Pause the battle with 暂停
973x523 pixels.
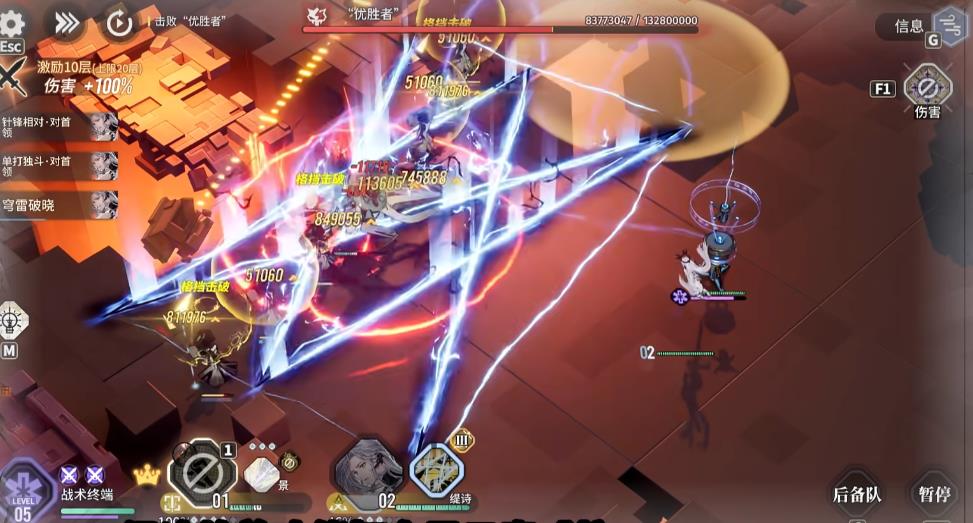tap(937, 494)
